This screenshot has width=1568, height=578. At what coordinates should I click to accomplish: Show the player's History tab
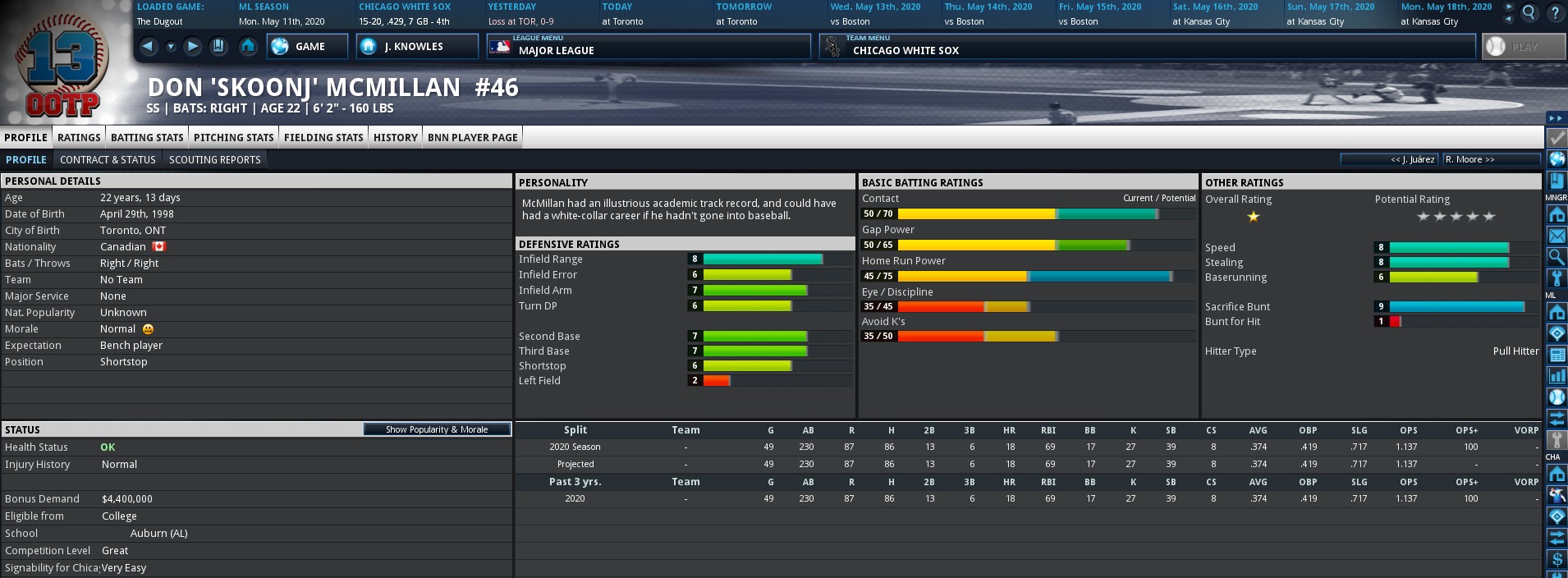point(396,137)
